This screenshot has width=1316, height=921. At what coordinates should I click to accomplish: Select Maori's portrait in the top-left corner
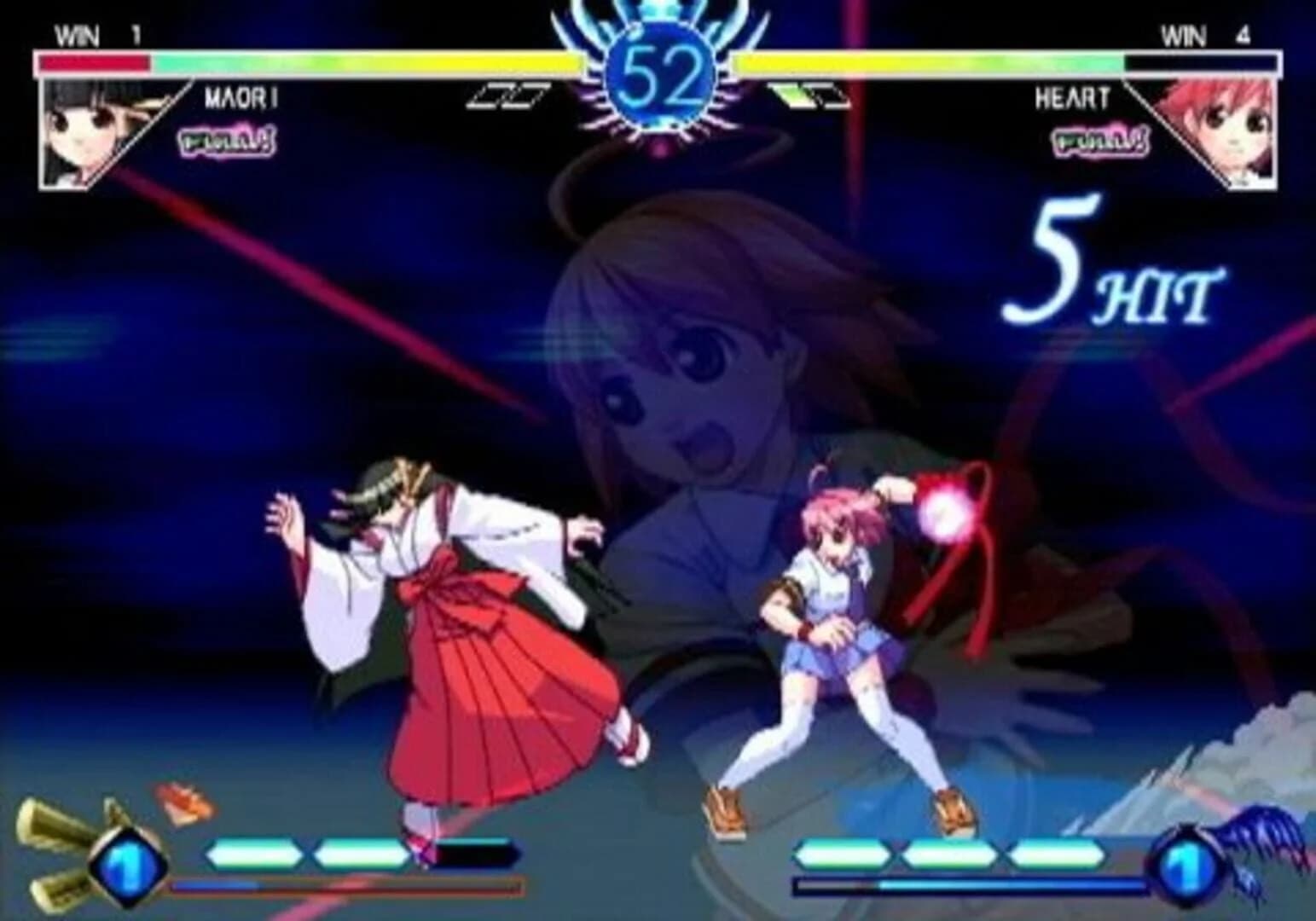(x=85, y=128)
